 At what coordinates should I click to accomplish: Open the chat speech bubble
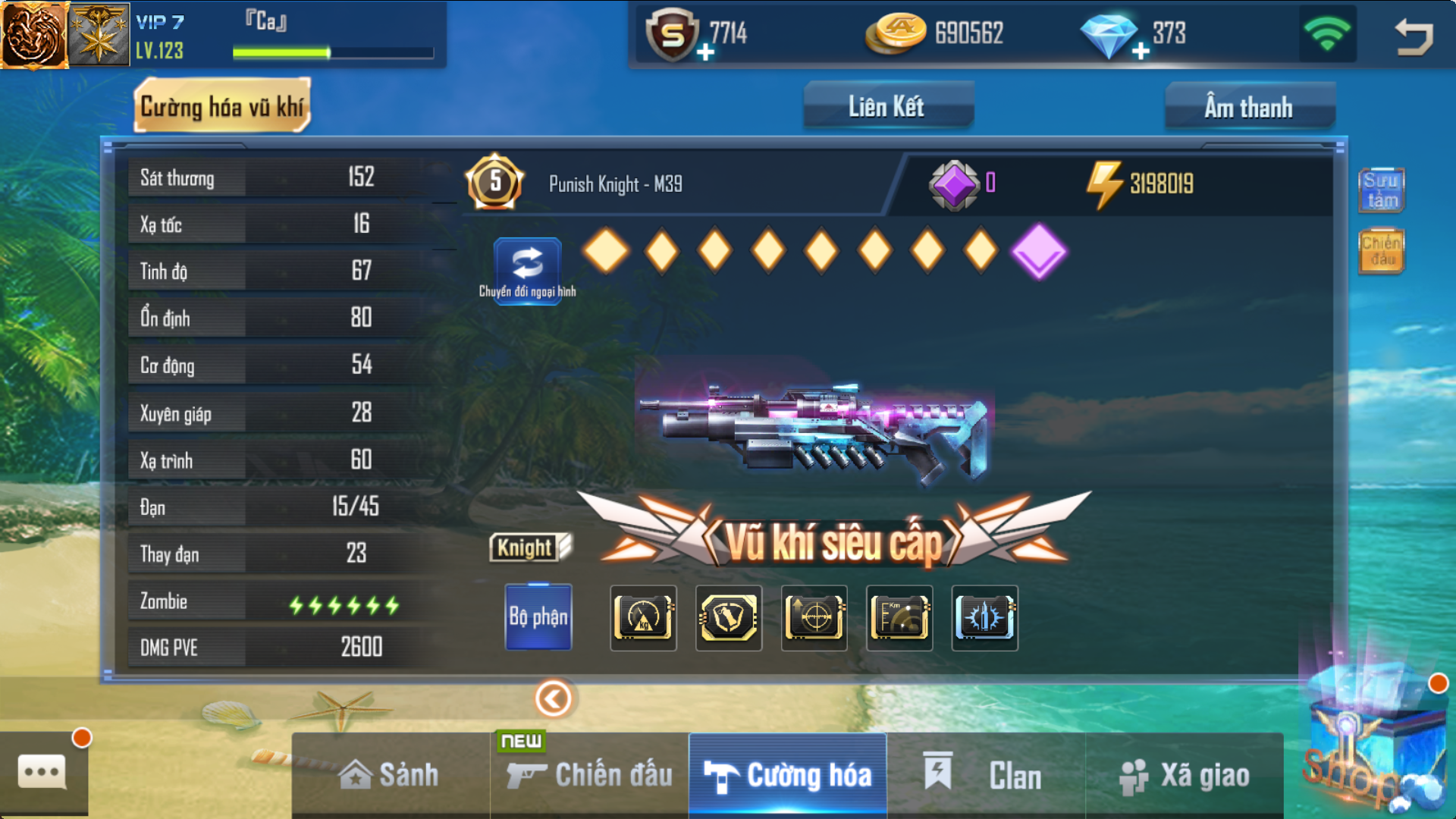42,773
